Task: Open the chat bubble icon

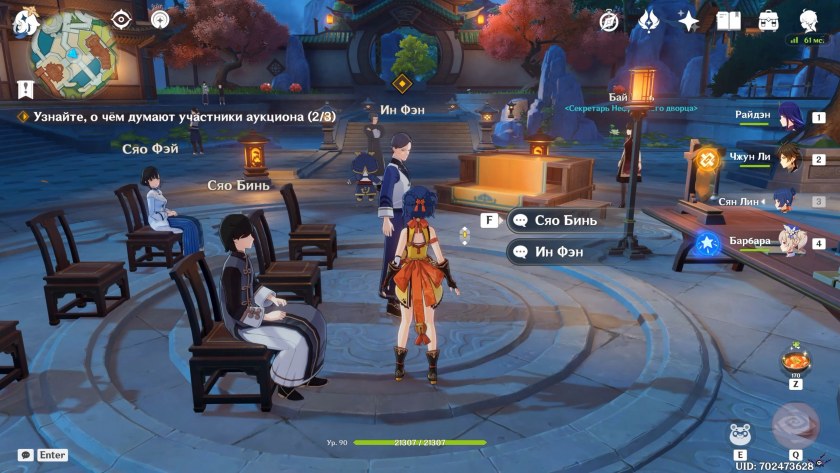Action: [25, 455]
